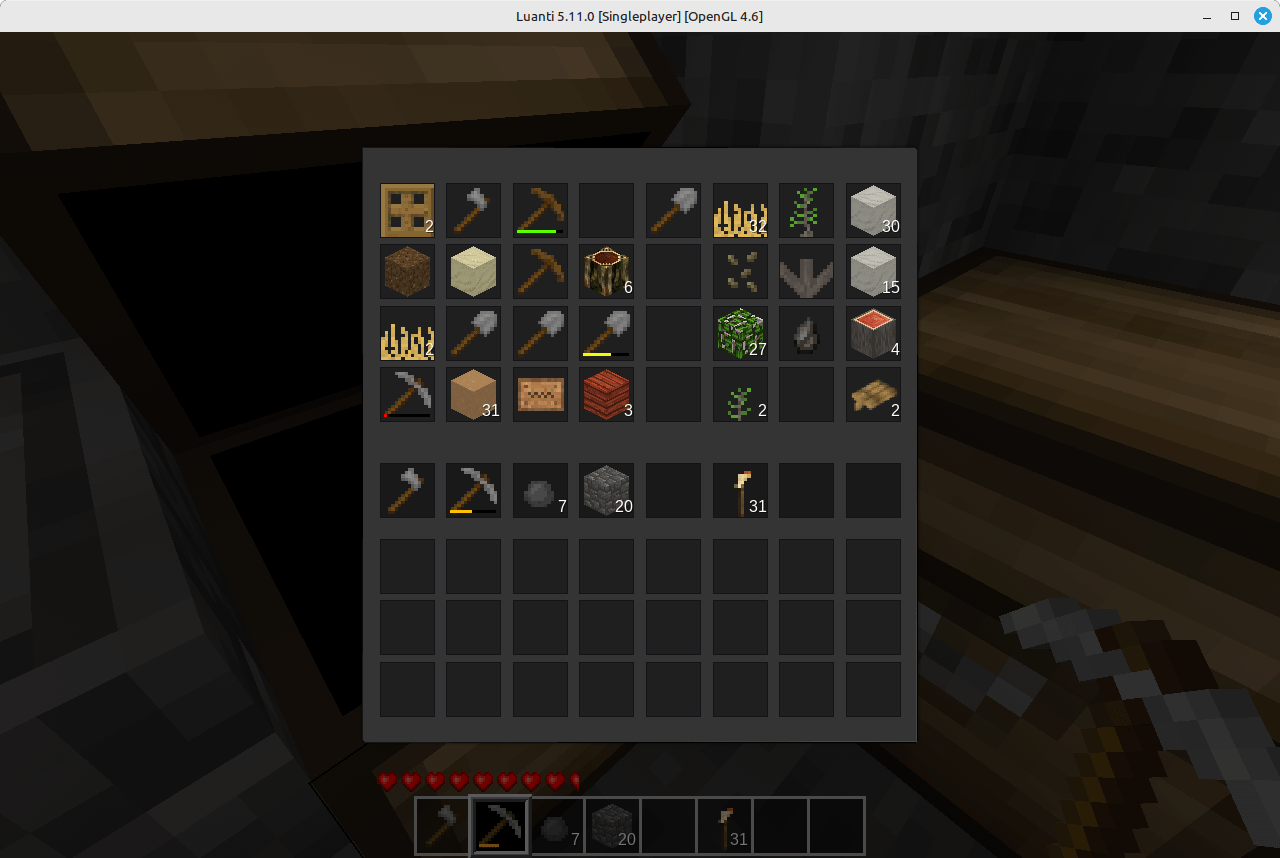Viewport: 1280px width, 858px height.
Task: Click the steel pickaxe with red wear bar
Action: click(x=407, y=394)
